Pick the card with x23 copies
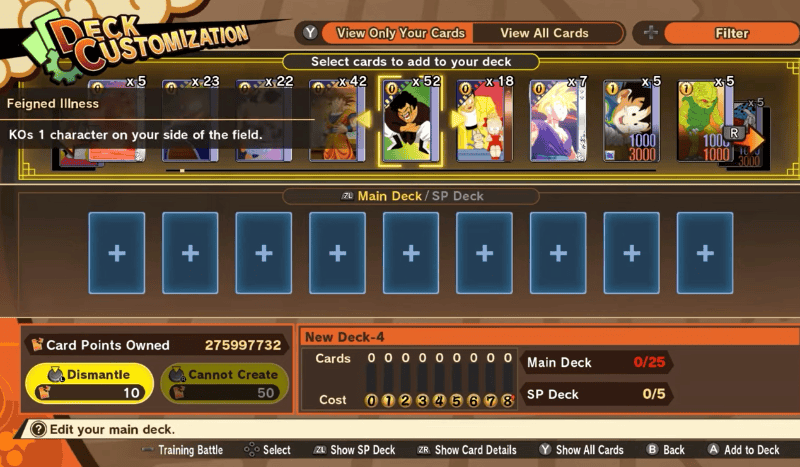Image resolution: width=800 pixels, height=467 pixels. [x=190, y=122]
